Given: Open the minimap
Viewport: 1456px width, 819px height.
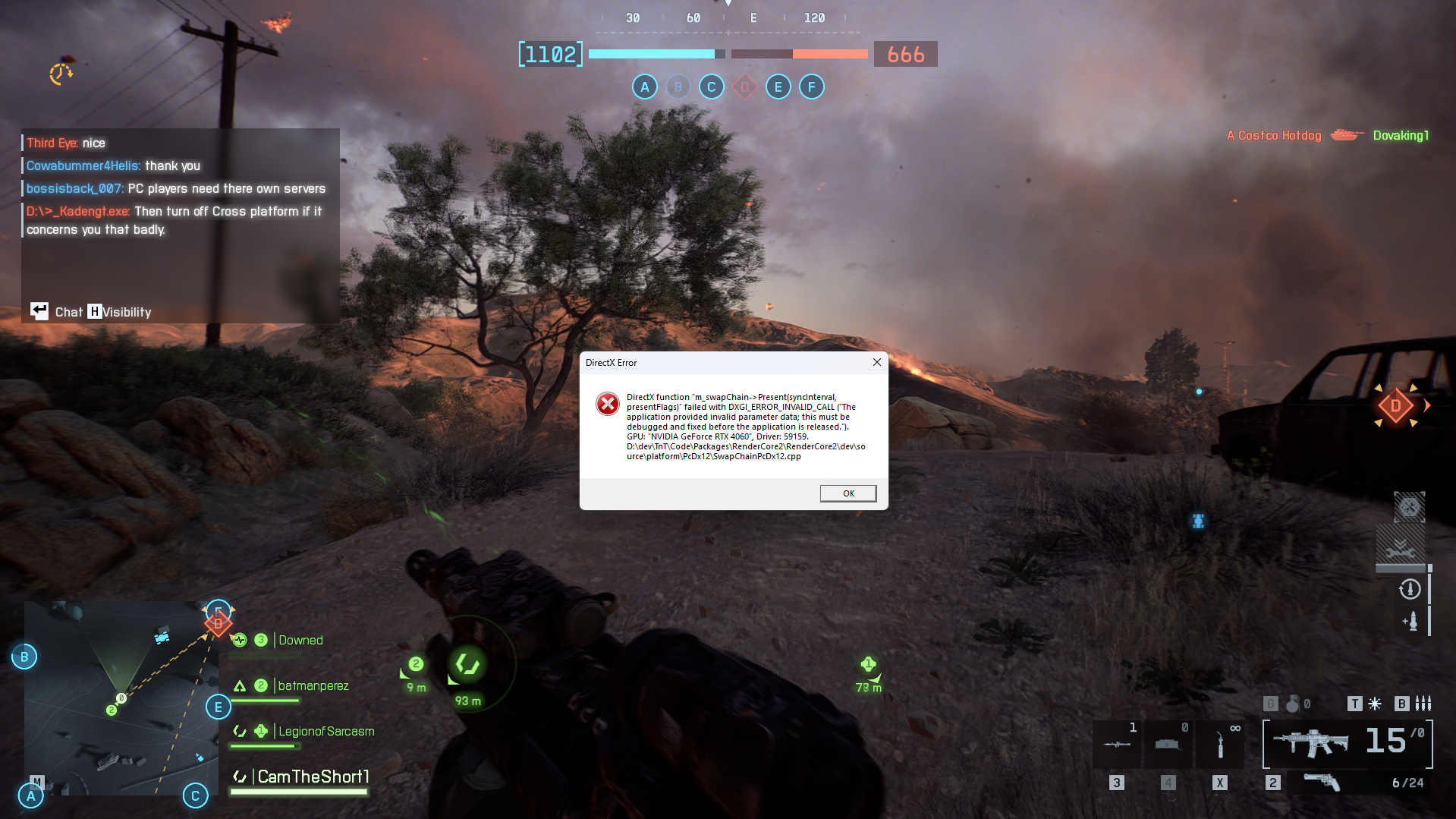Looking at the screenshot, I should click(x=121, y=698).
